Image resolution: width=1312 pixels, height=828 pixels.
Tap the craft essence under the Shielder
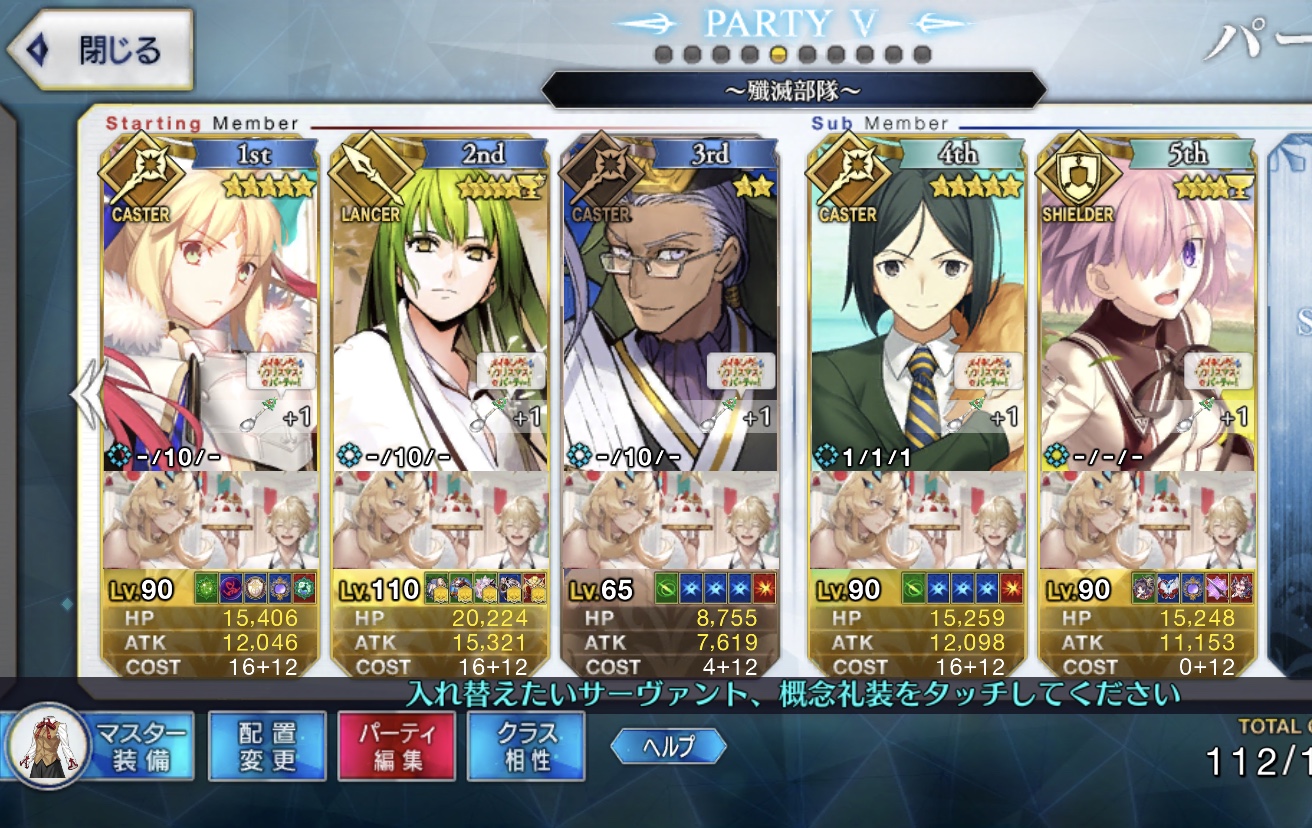[x=1147, y=521]
